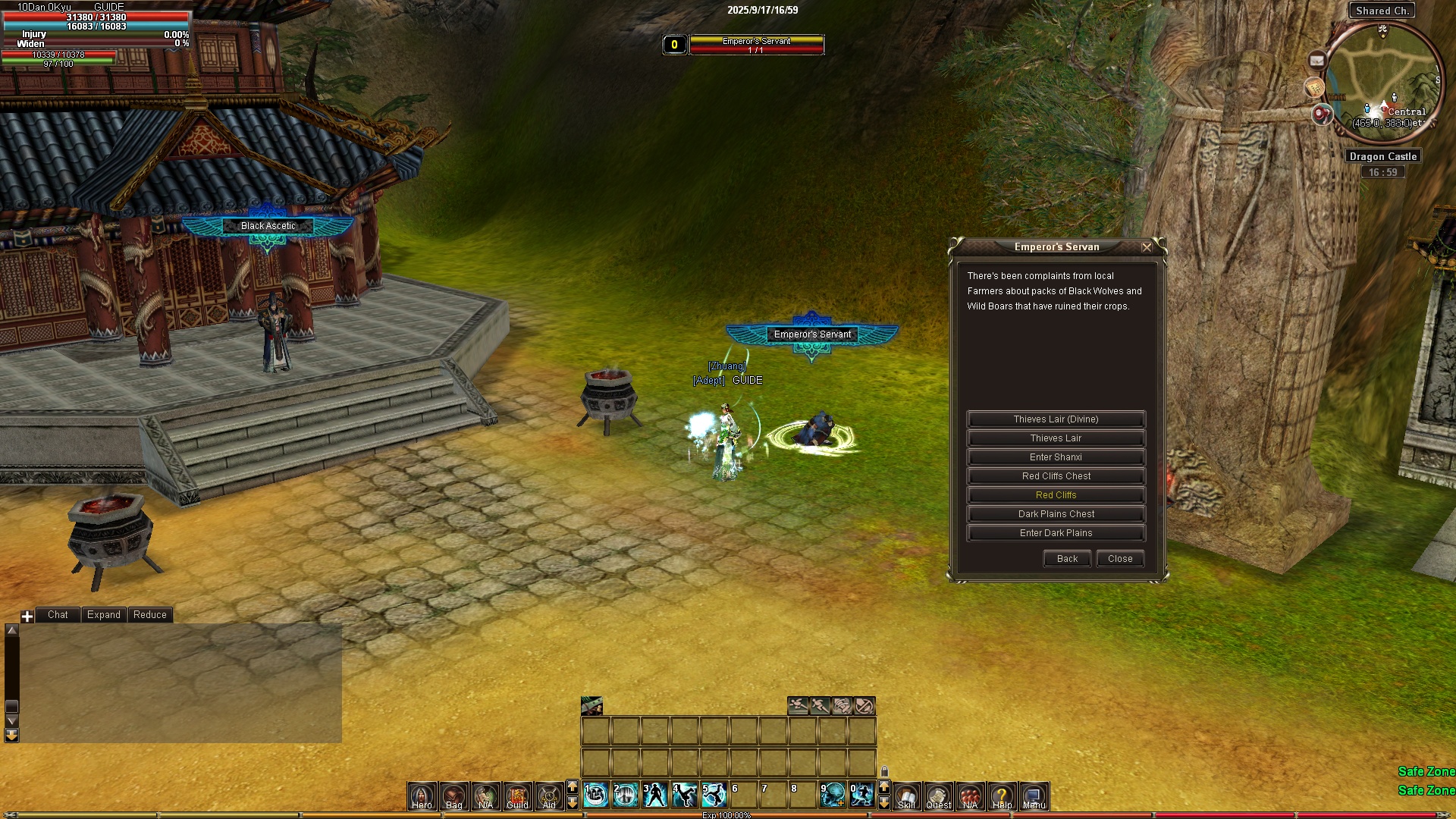Switch to the Chat tab
The width and height of the screenshot is (1456, 819).
[x=58, y=615]
